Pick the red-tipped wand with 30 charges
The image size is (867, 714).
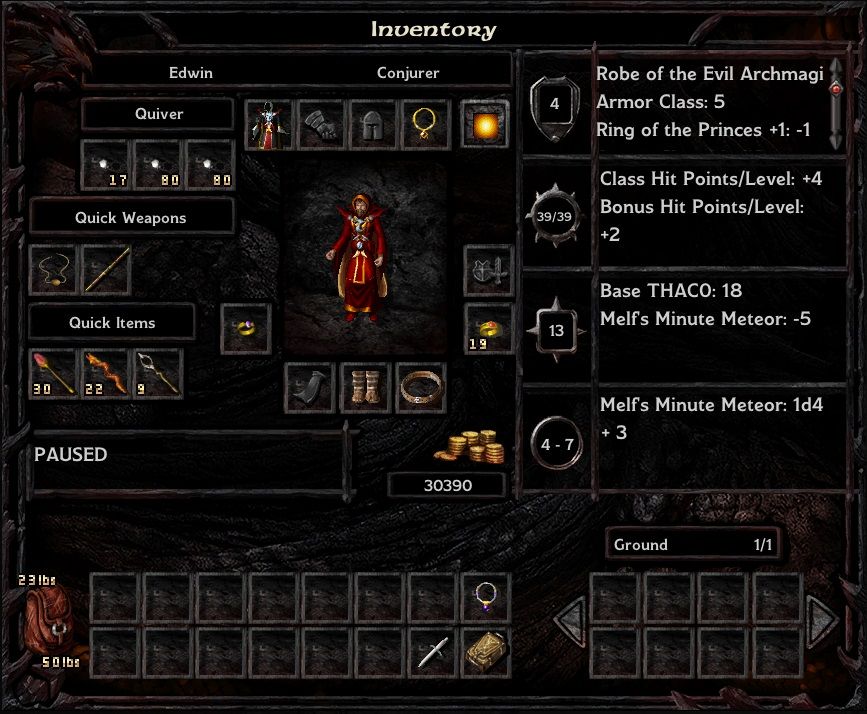[x=54, y=372]
